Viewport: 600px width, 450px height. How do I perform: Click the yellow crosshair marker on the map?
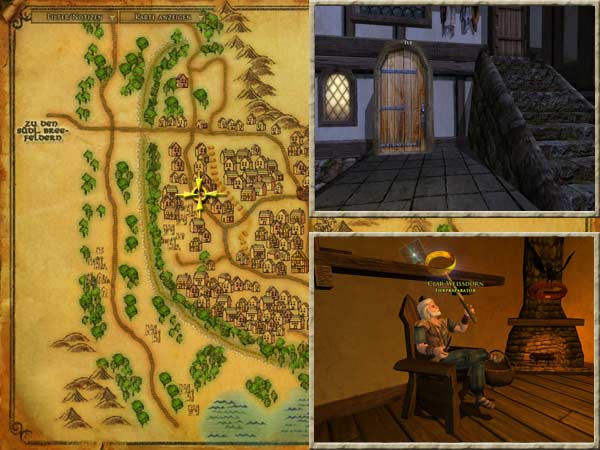coord(198,194)
